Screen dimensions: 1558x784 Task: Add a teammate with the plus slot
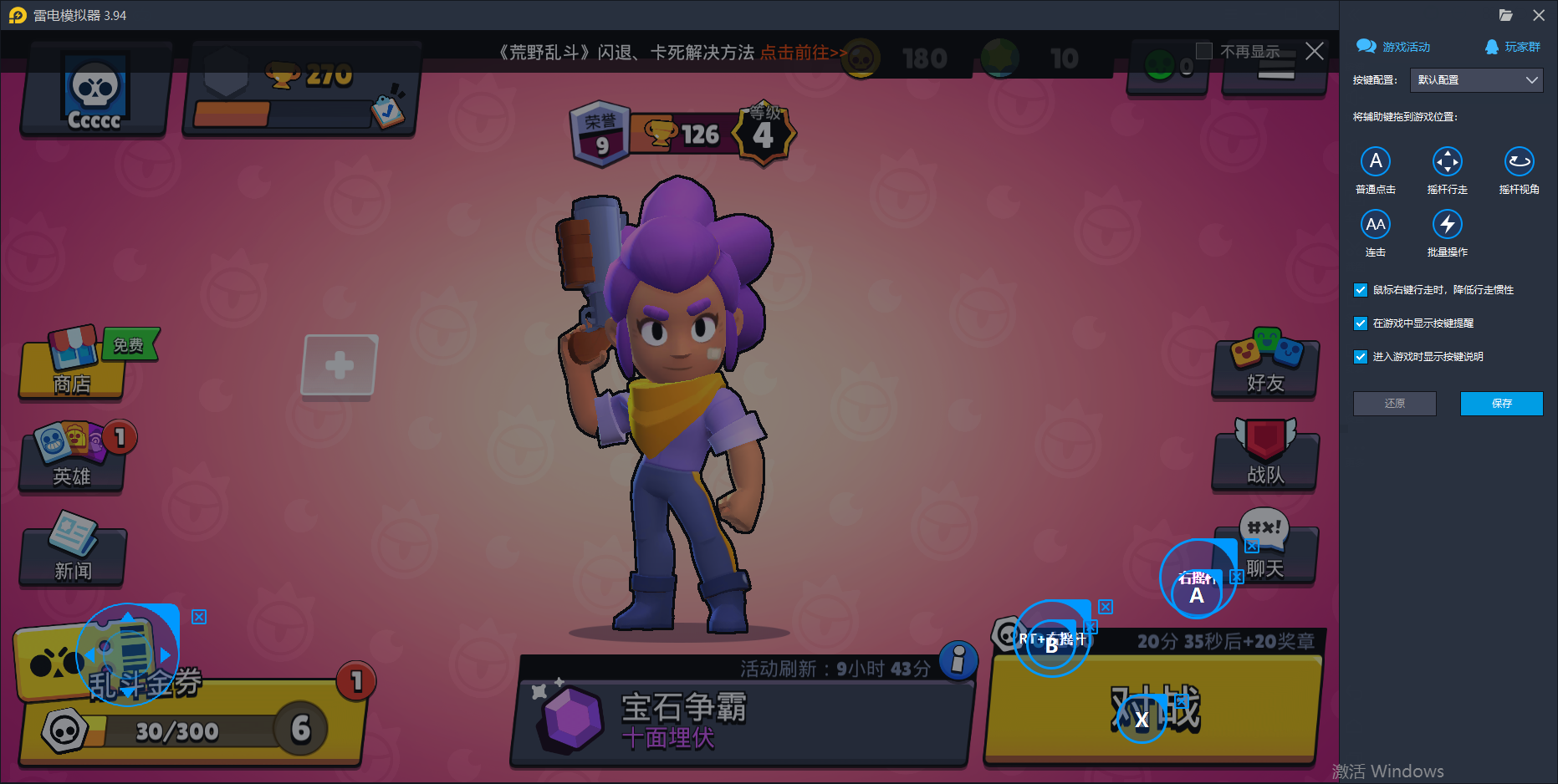340,365
